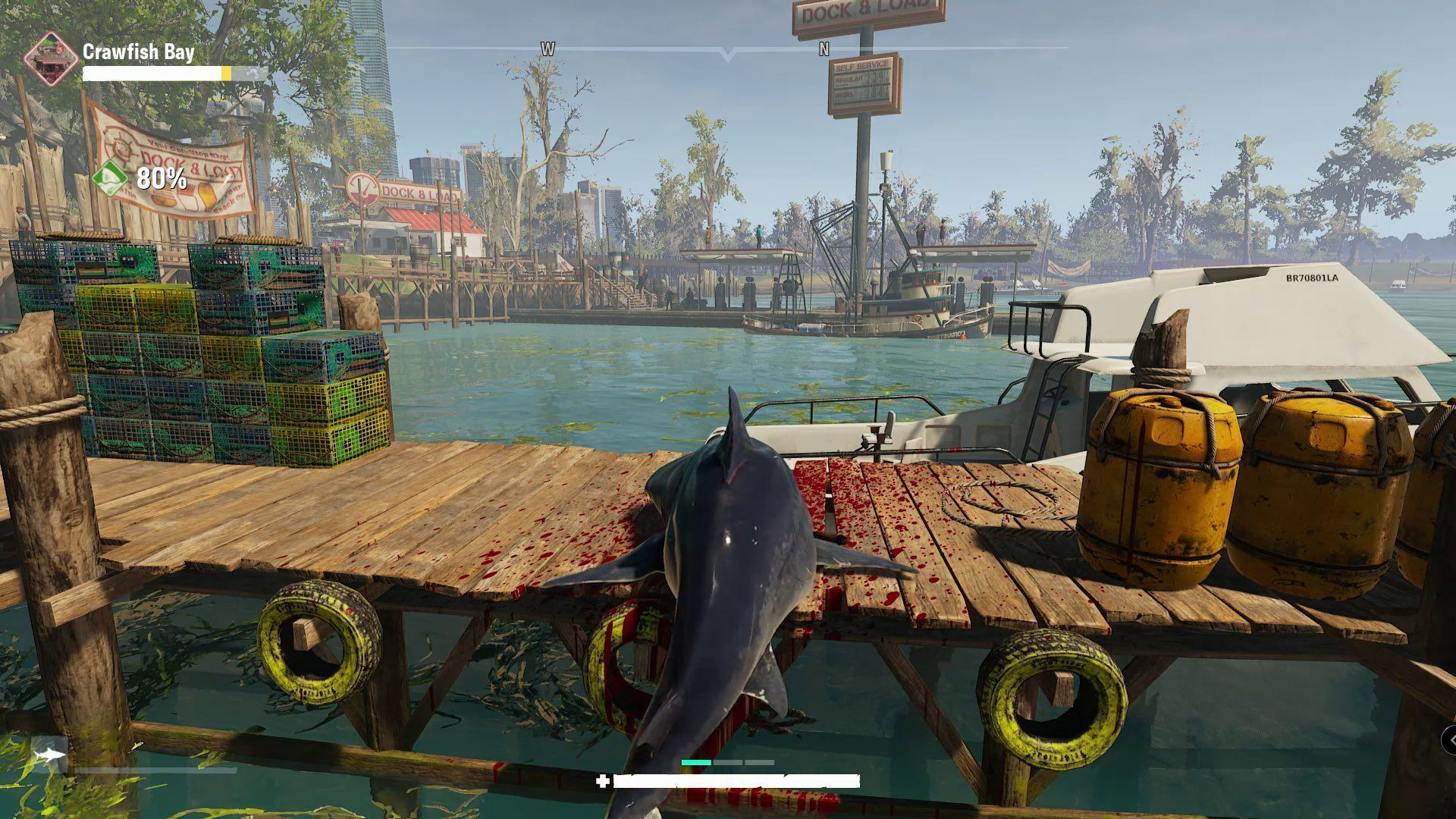Open the side panel arrow button
Screen dimensions: 1456x819
(x=1450, y=738)
